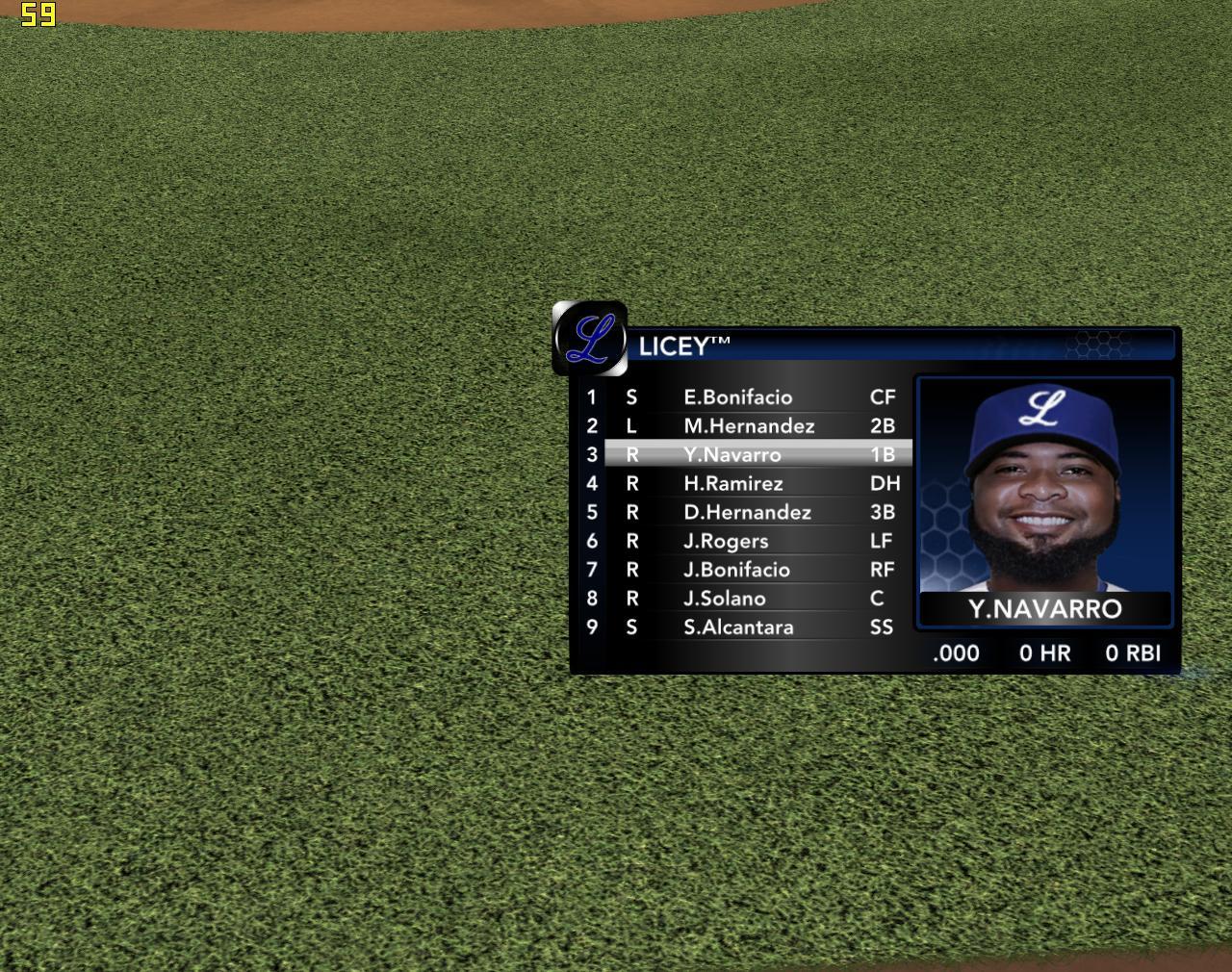The width and height of the screenshot is (1232, 972).
Task: Select E.Bonifacio in the lineup list
Action: (x=738, y=397)
